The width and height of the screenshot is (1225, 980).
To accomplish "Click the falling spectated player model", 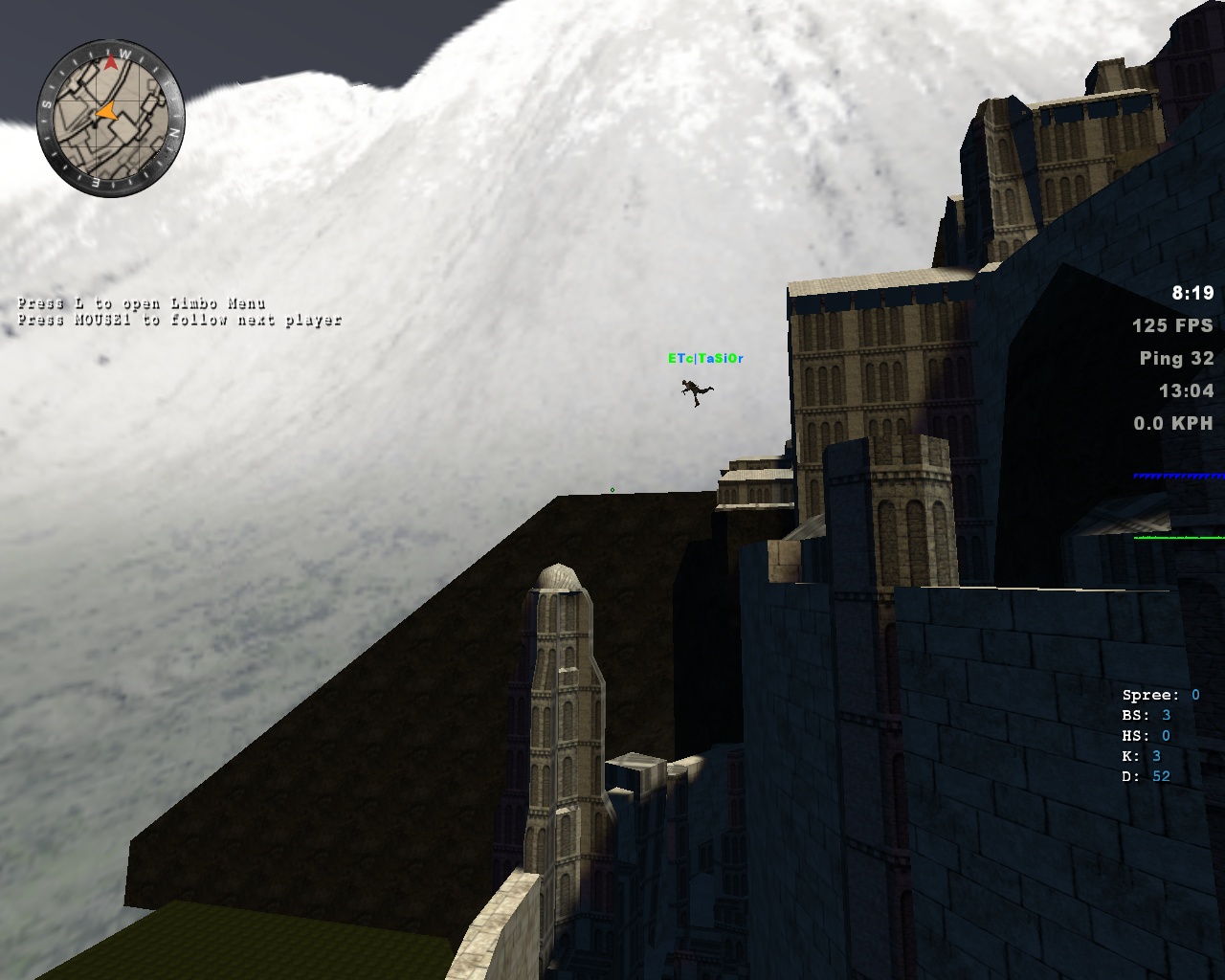I will click(x=694, y=390).
